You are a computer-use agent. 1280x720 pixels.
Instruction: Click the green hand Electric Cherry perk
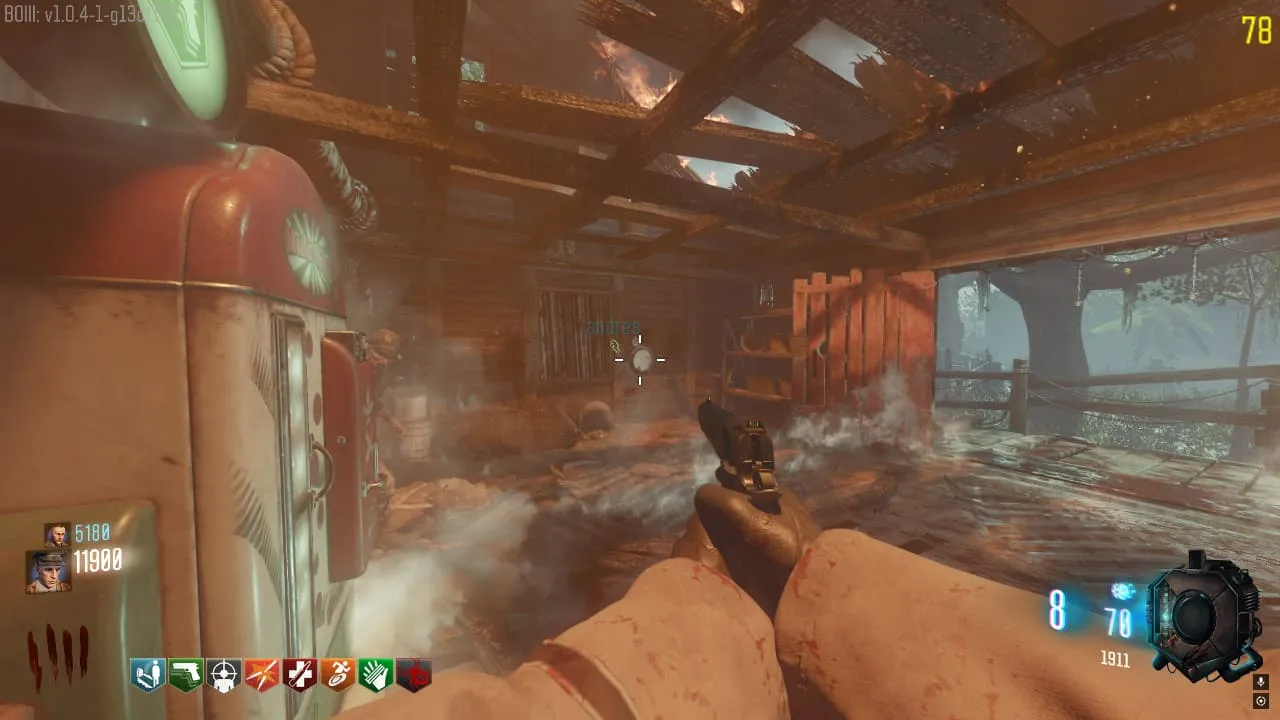pos(376,675)
